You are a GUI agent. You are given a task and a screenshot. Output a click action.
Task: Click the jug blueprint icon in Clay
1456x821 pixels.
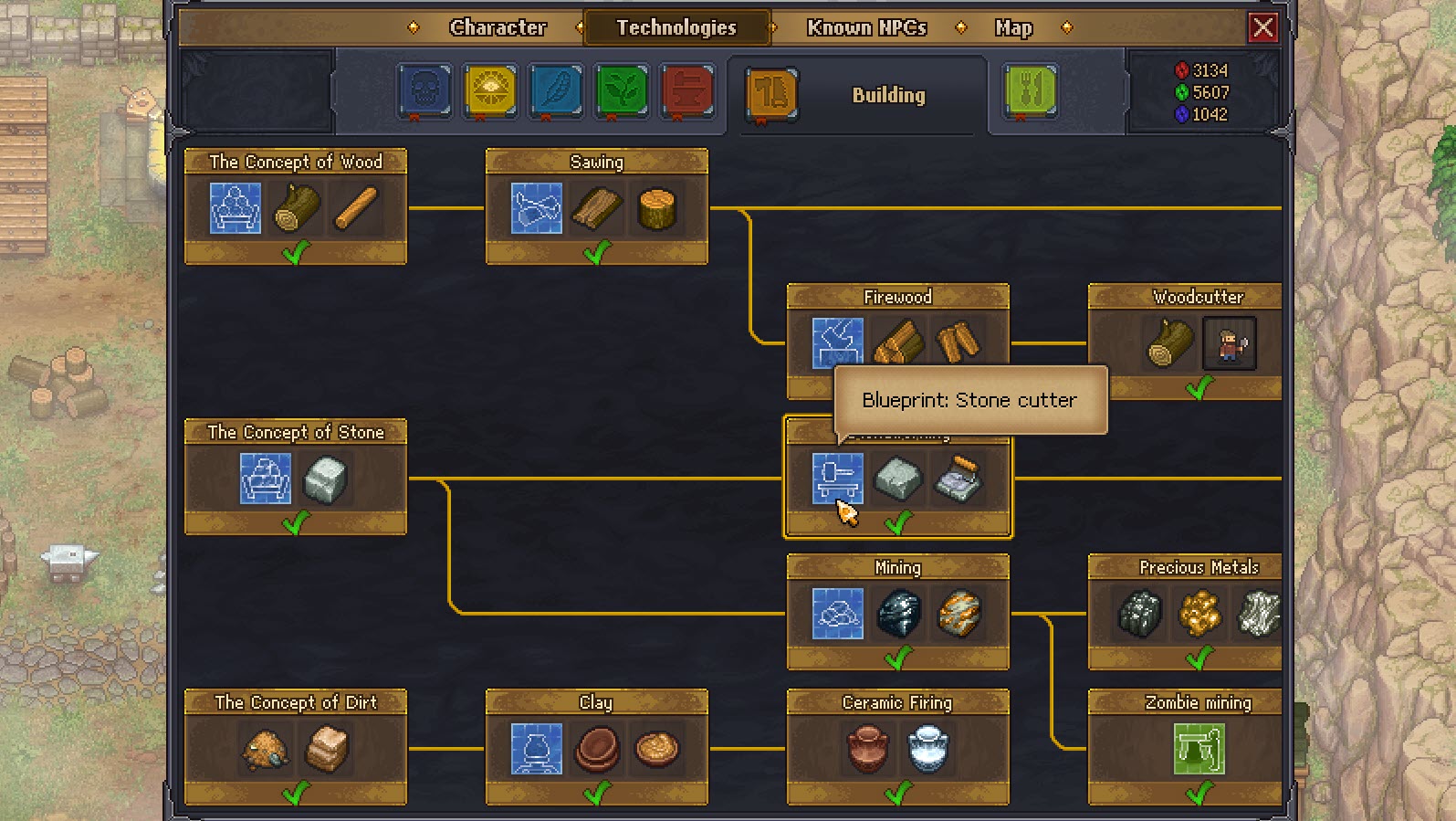pyautogui.click(x=537, y=750)
